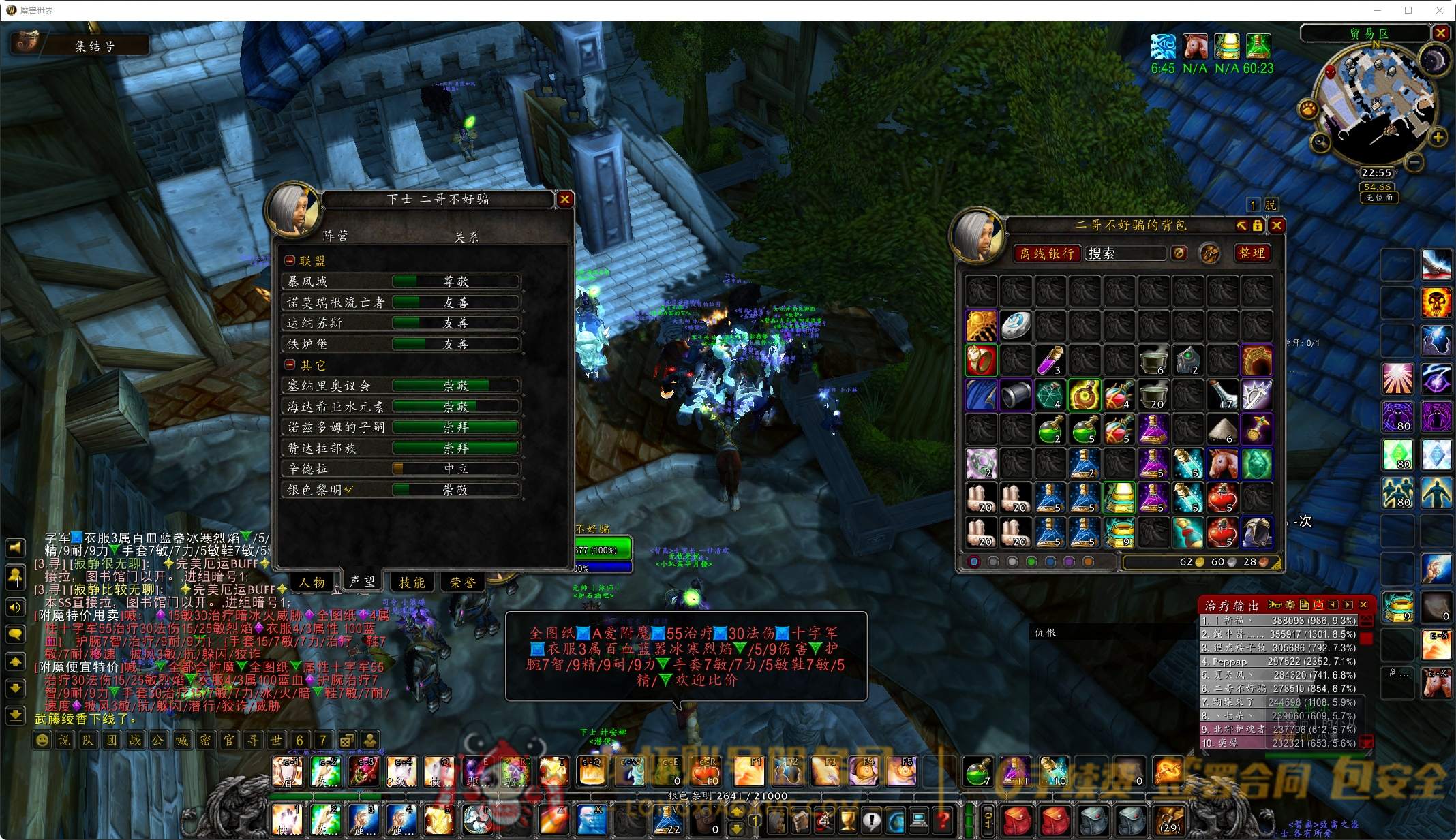Close the 治疗输出 healing meter

click(x=1363, y=605)
